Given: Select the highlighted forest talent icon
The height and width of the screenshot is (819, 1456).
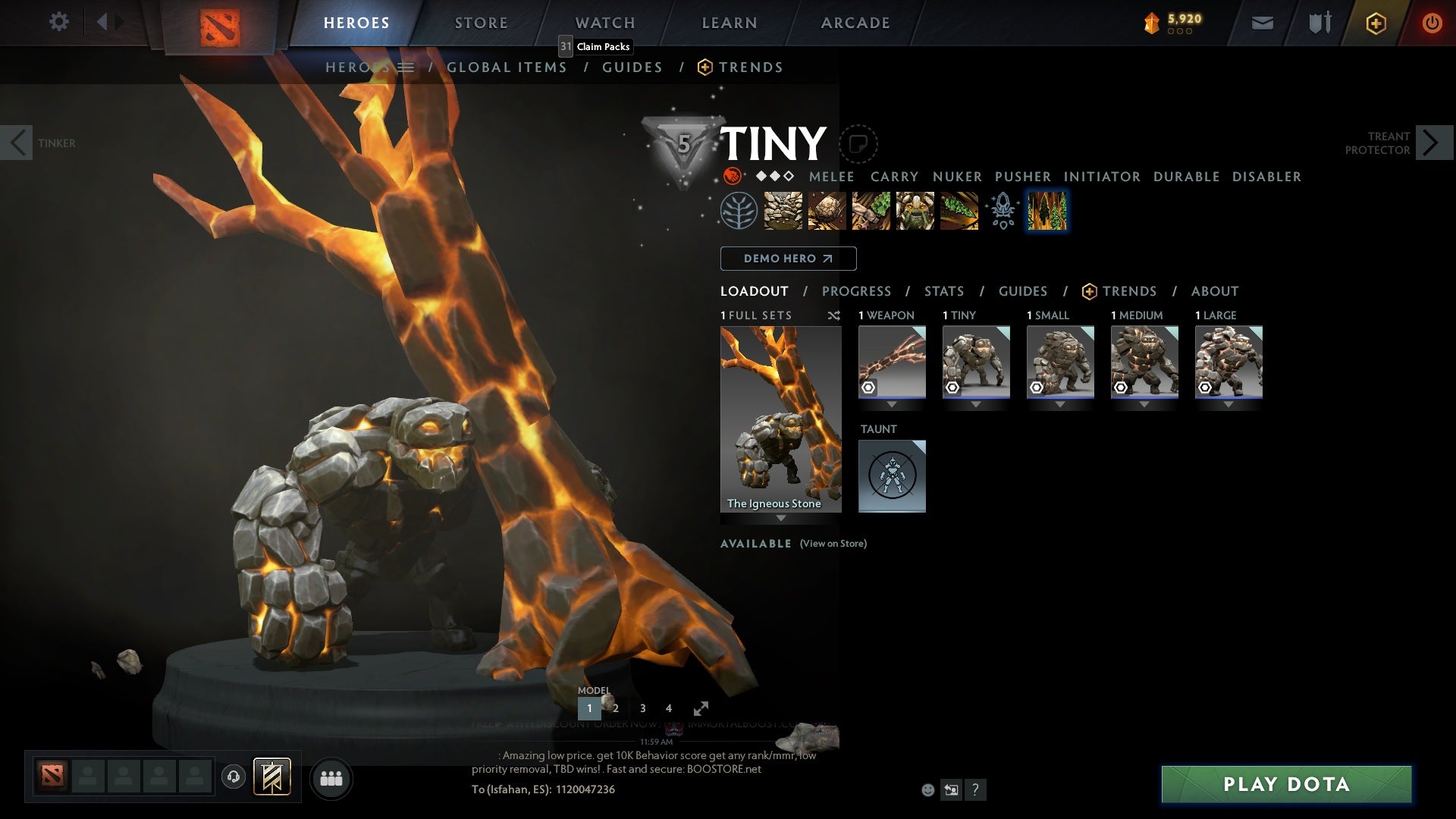Looking at the screenshot, I should point(1047,211).
